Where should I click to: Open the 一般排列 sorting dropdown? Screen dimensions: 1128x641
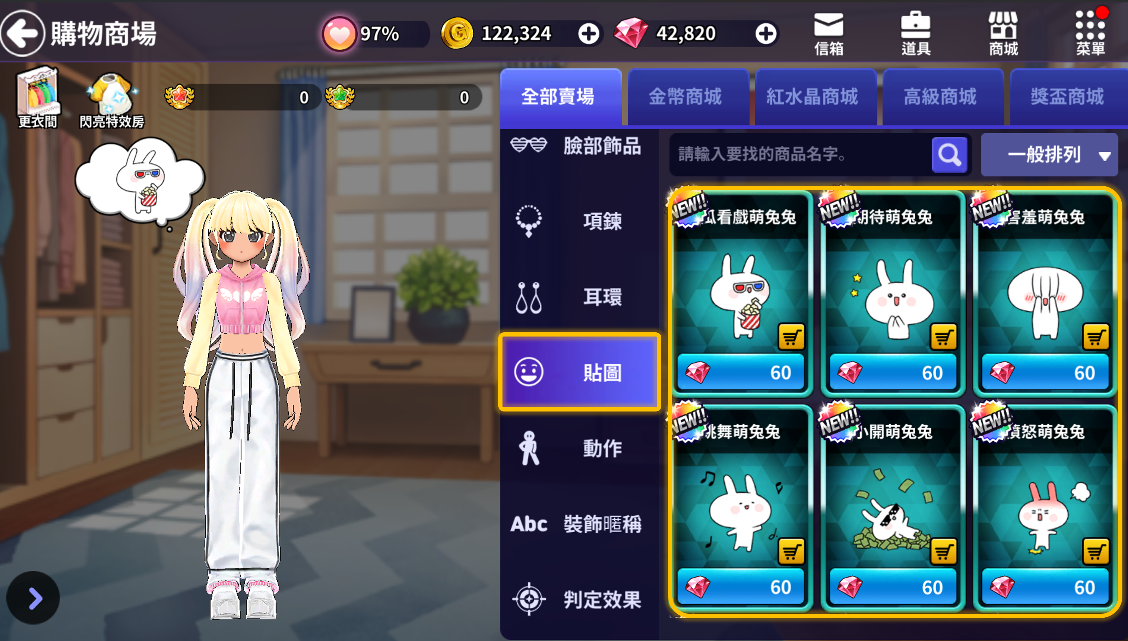(1049, 155)
